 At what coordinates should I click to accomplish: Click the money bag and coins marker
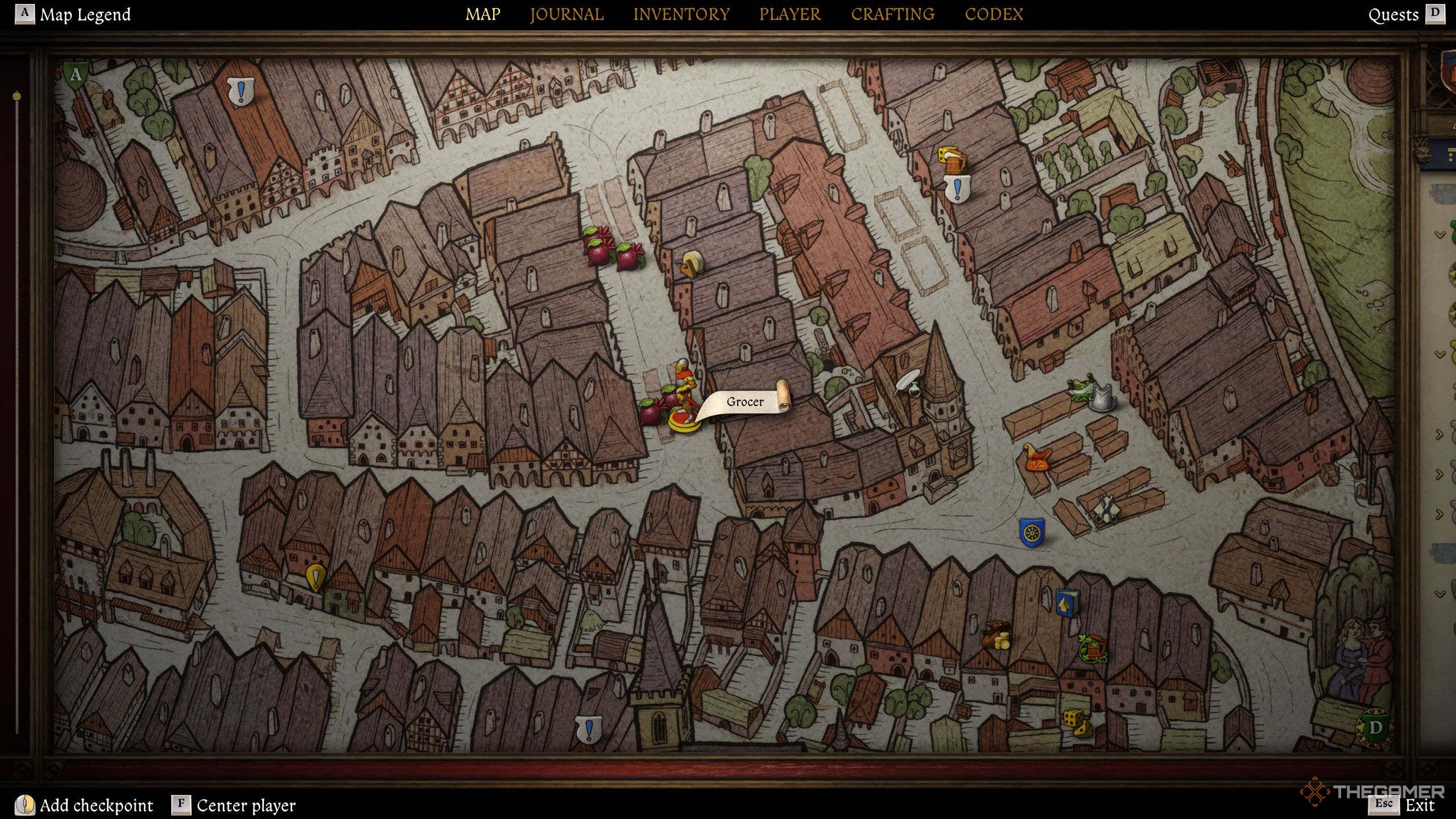pyautogui.click(x=996, y=635)
